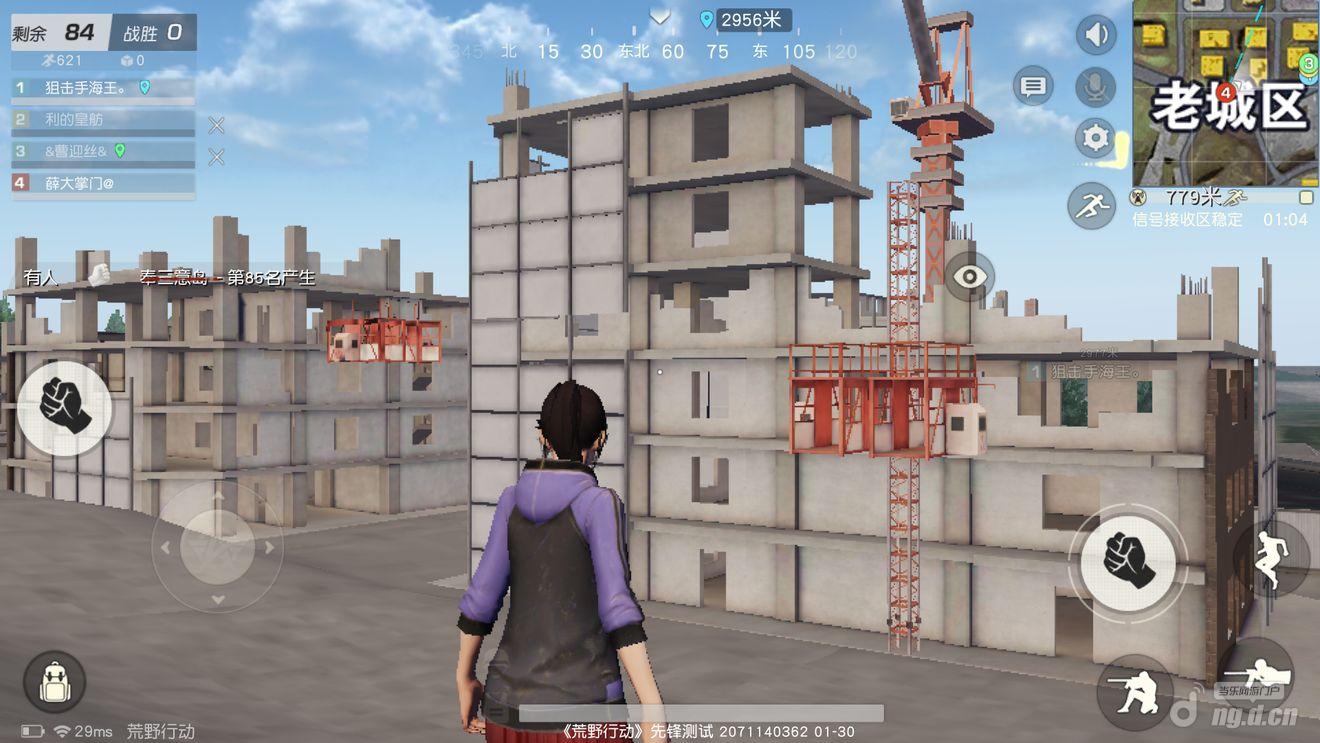Screen dimensions: 1320x743
Task: Open the backpack inventory
Action: (x=54, y=682)
